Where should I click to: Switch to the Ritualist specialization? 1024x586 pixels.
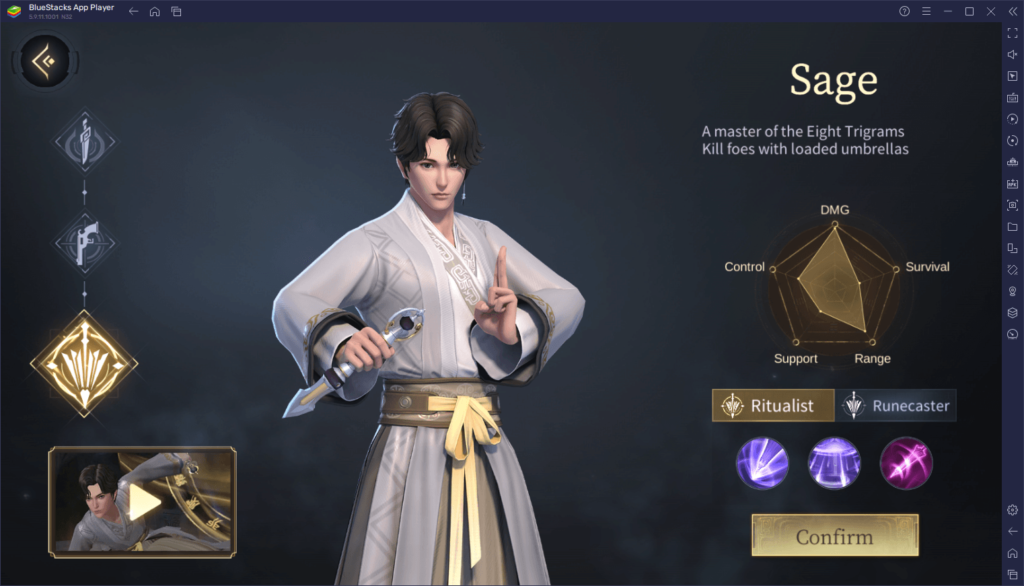[x=773, y=406]
